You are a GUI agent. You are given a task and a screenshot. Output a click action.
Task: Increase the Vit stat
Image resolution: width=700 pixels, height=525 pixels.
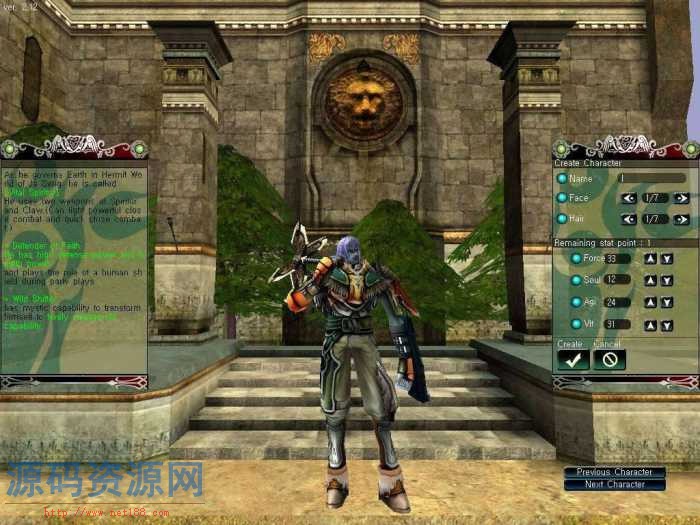pos(649,325)
